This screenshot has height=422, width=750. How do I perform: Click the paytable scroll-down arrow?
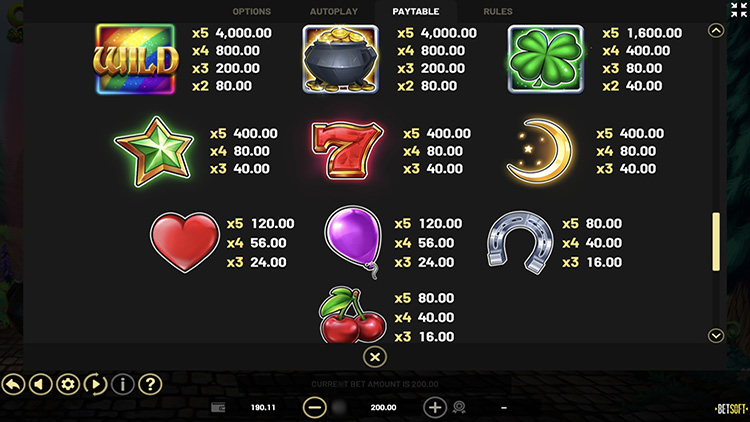tap(715, 336)
